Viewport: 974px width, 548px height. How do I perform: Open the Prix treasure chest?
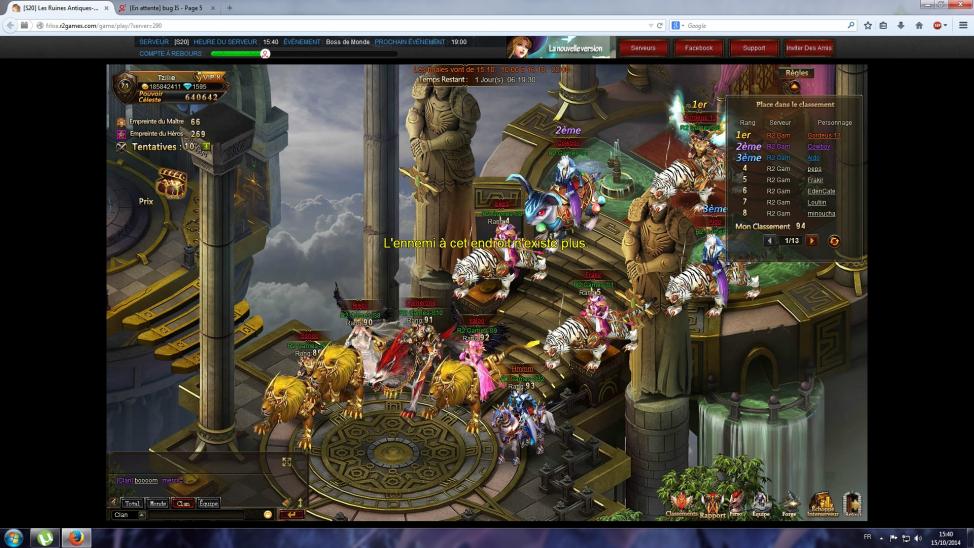pyautogui.click(x=171, y=184)
